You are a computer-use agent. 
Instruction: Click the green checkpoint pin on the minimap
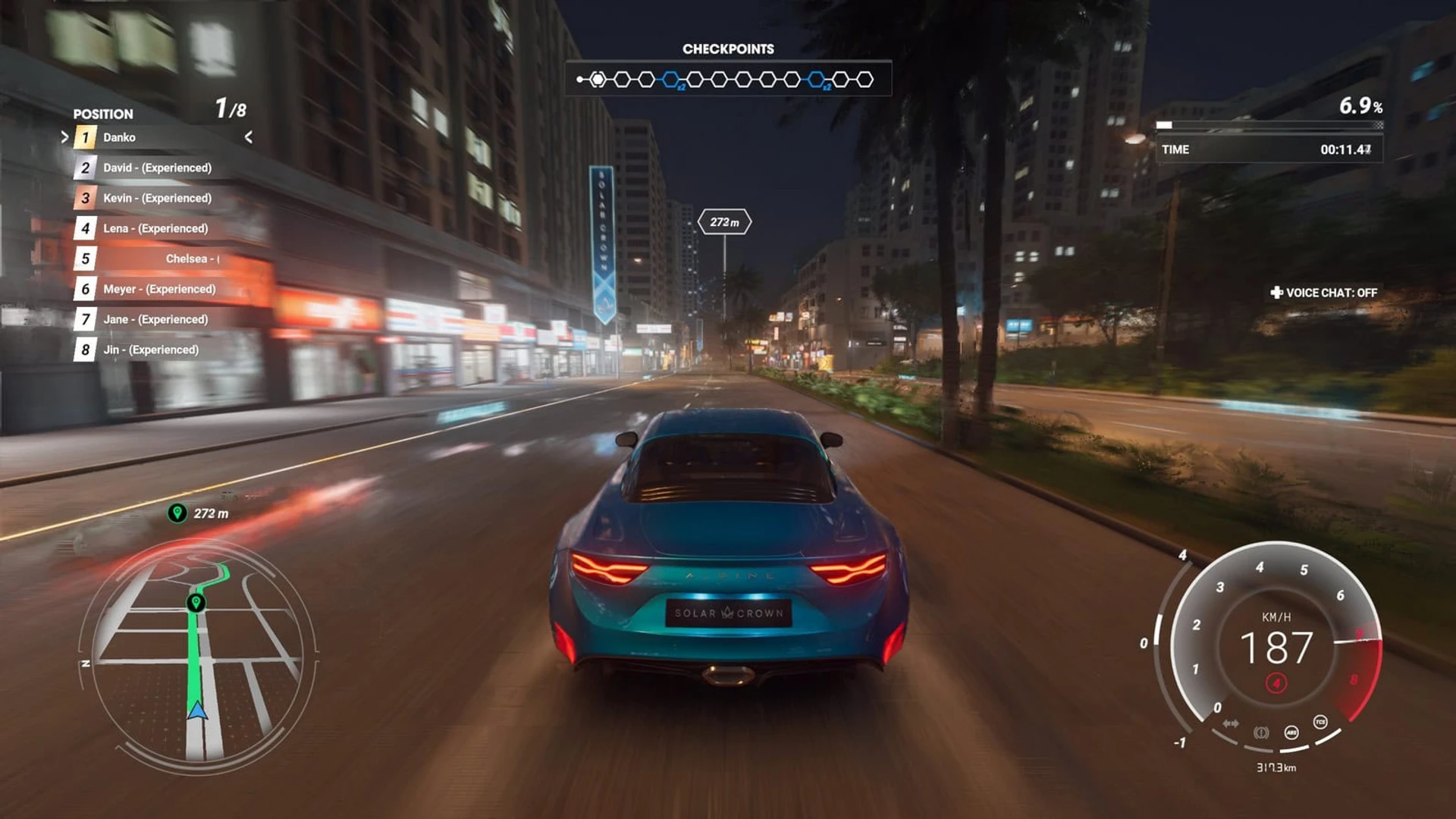tap(196, 602)
